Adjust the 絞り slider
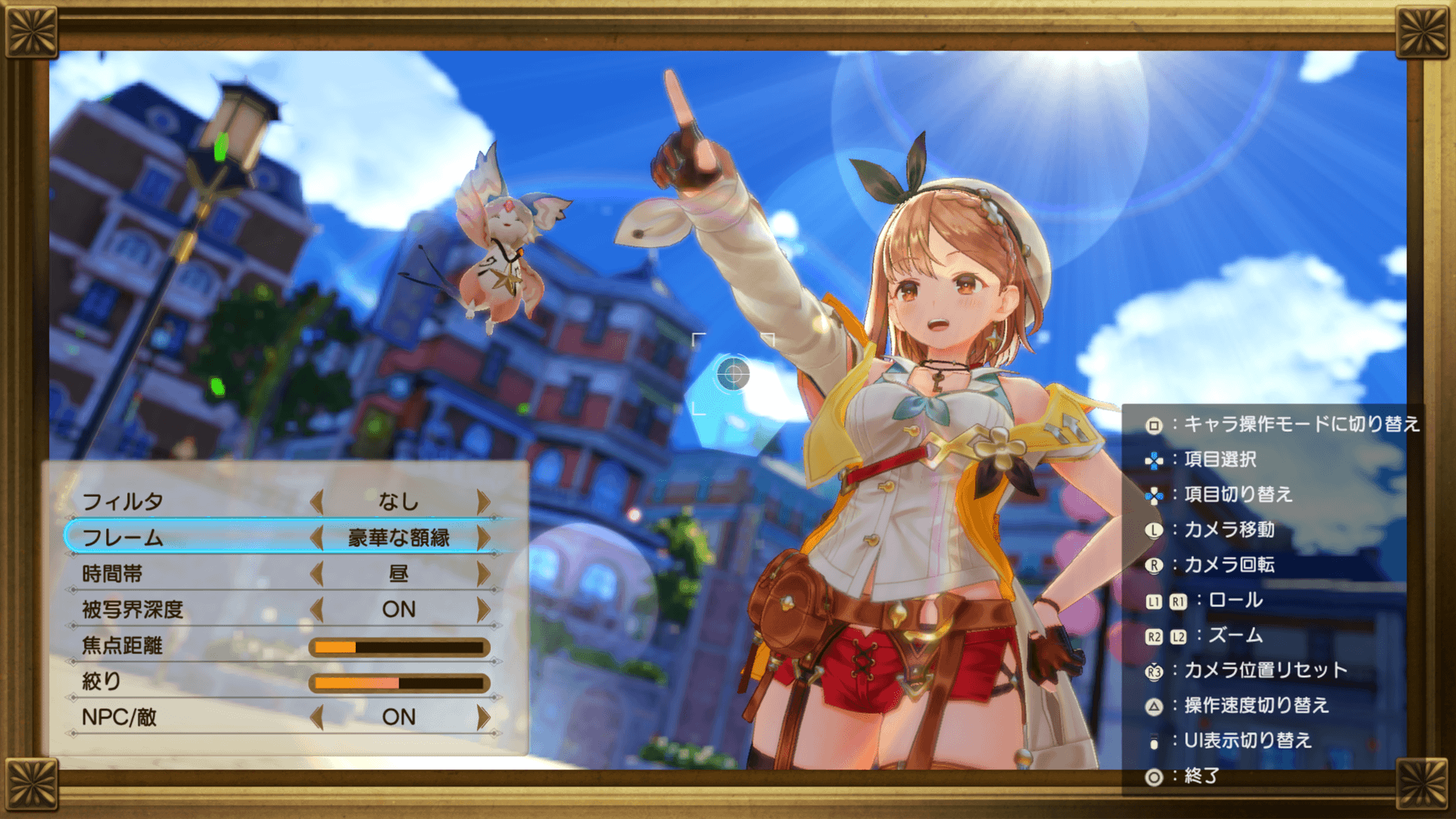 coord(399,682)
